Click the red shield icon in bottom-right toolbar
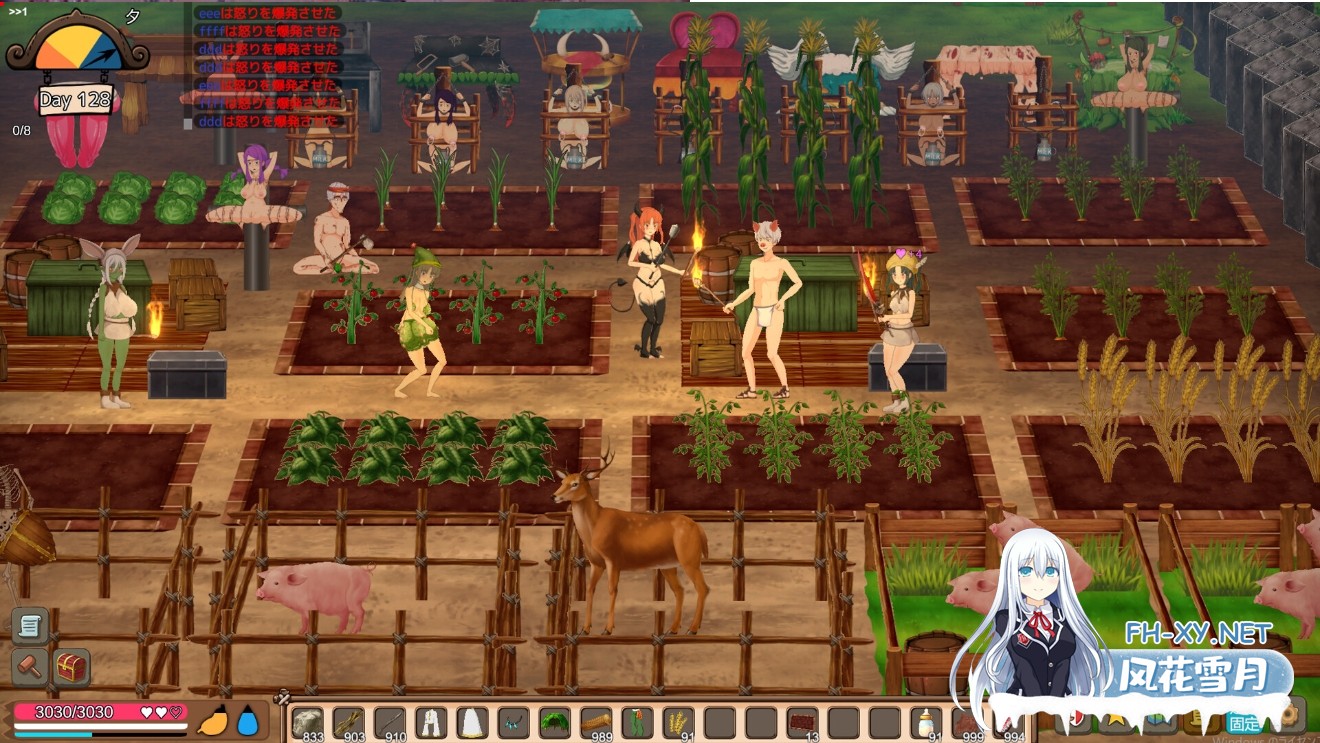Image resolution: width=1320 pixels, height=743 pixels. pyautogui.click(x=1075, y=716)
